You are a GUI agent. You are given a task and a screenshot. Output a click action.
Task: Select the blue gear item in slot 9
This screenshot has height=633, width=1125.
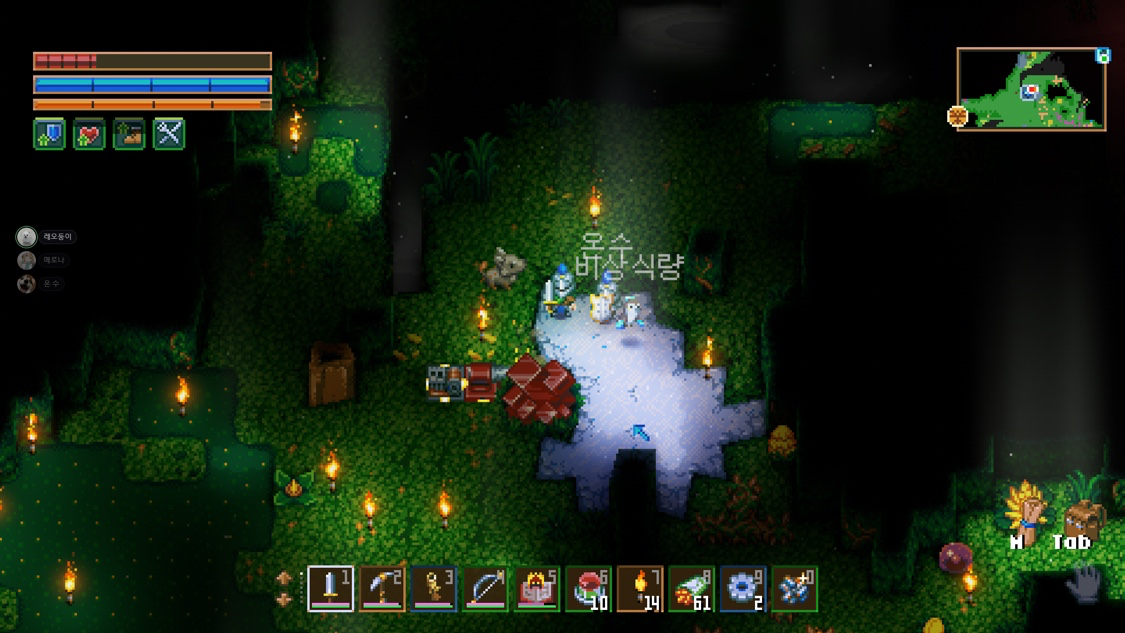[744, 589]
